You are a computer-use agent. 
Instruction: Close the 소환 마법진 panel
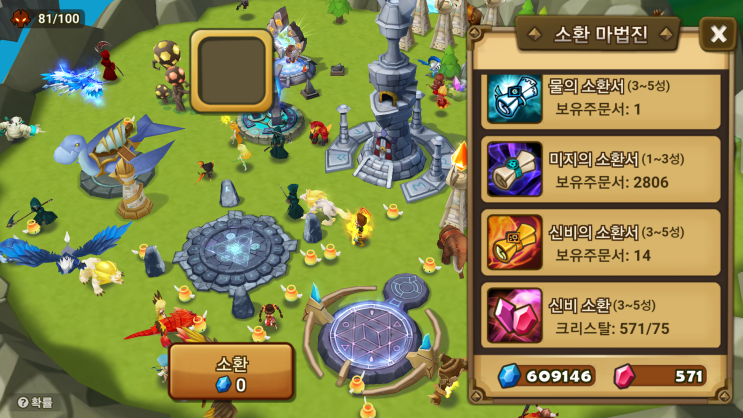click(718, 35)
